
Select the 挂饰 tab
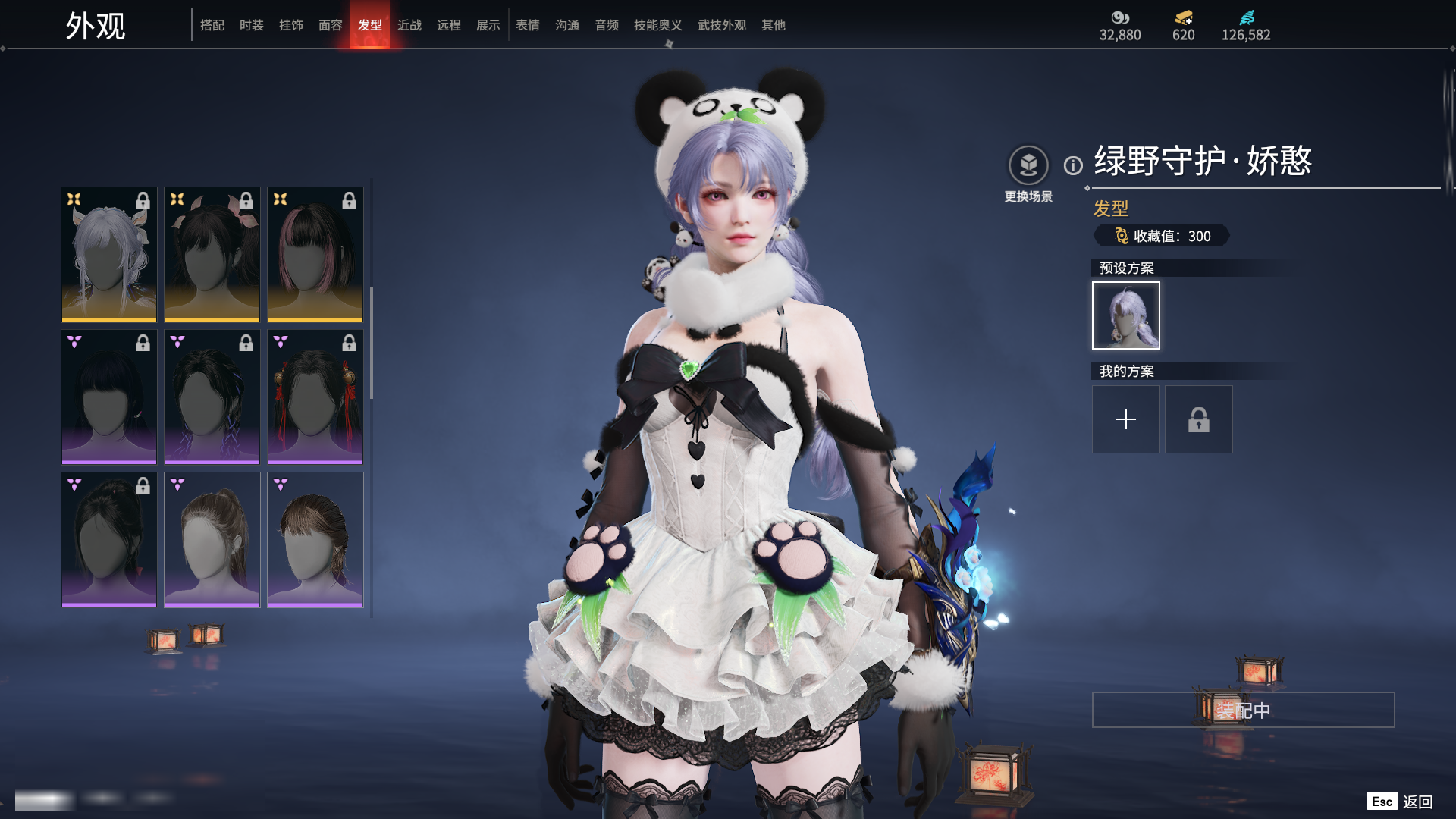[x=290, y=25]
